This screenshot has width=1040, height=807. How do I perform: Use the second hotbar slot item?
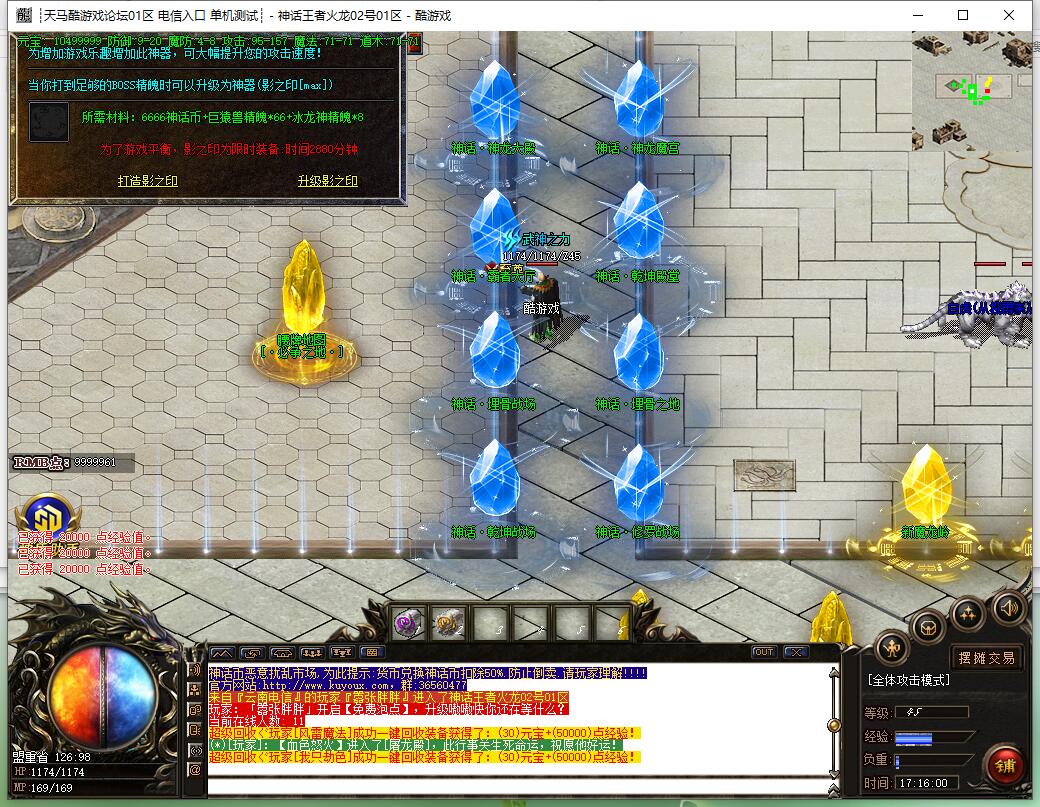(446, 624)
